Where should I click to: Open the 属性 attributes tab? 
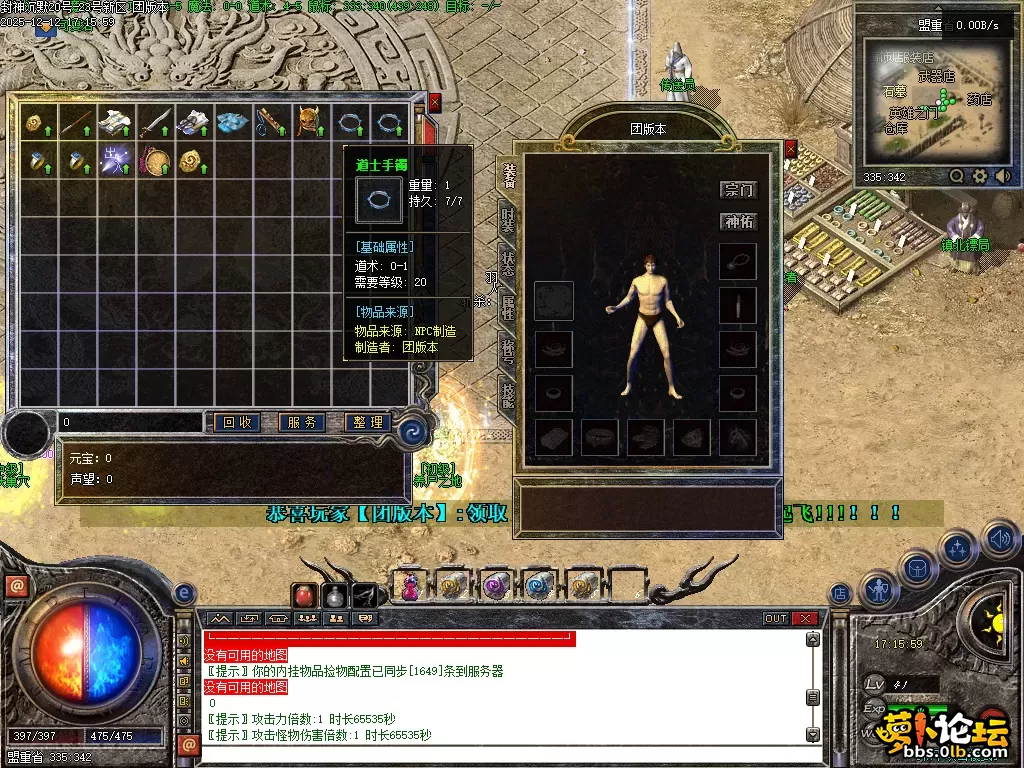(x=508, y=308)
